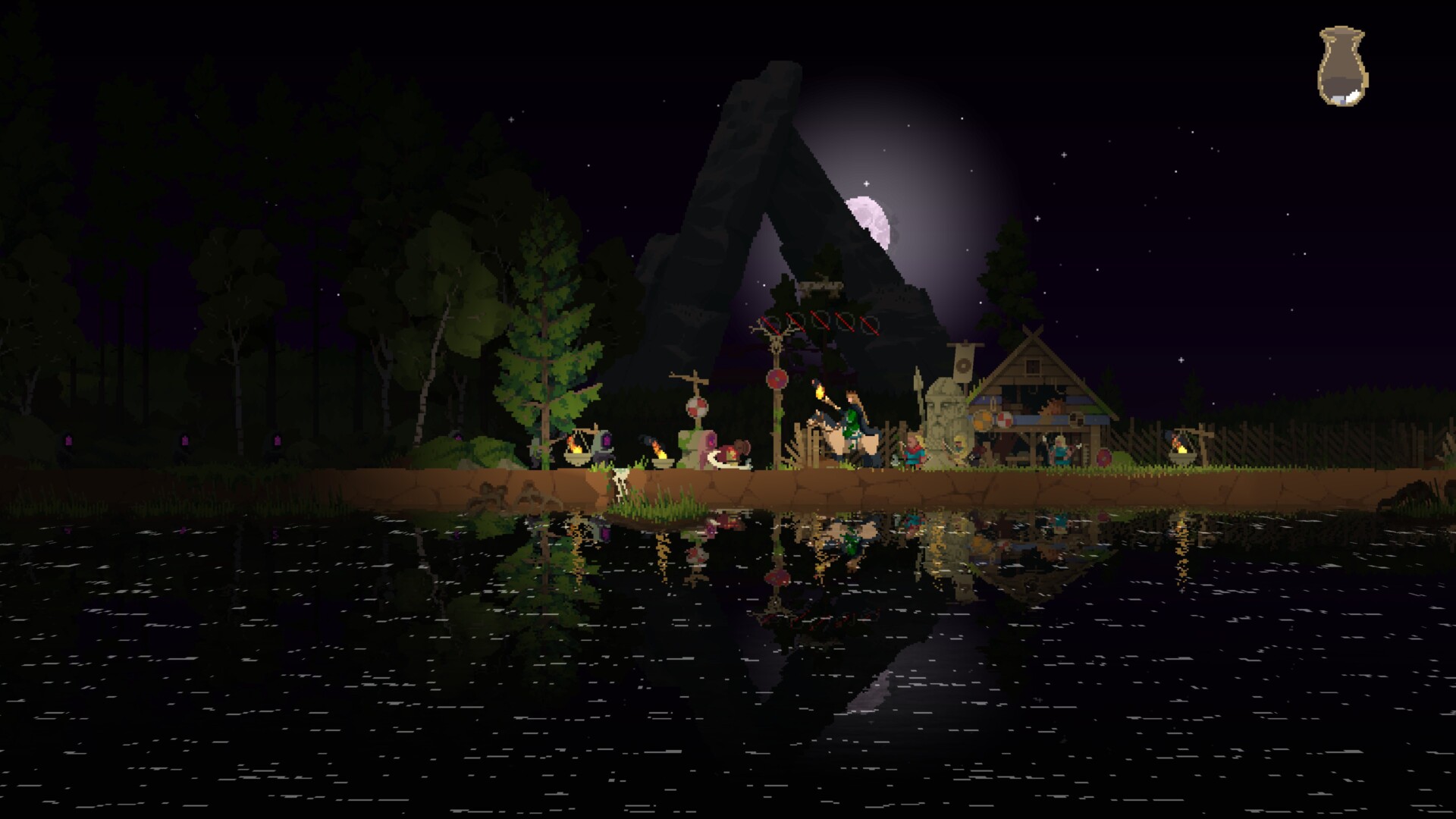Click the circular emblem on the hanging banner
This screenshot has width=1456, height=819.
pos(962,366)
